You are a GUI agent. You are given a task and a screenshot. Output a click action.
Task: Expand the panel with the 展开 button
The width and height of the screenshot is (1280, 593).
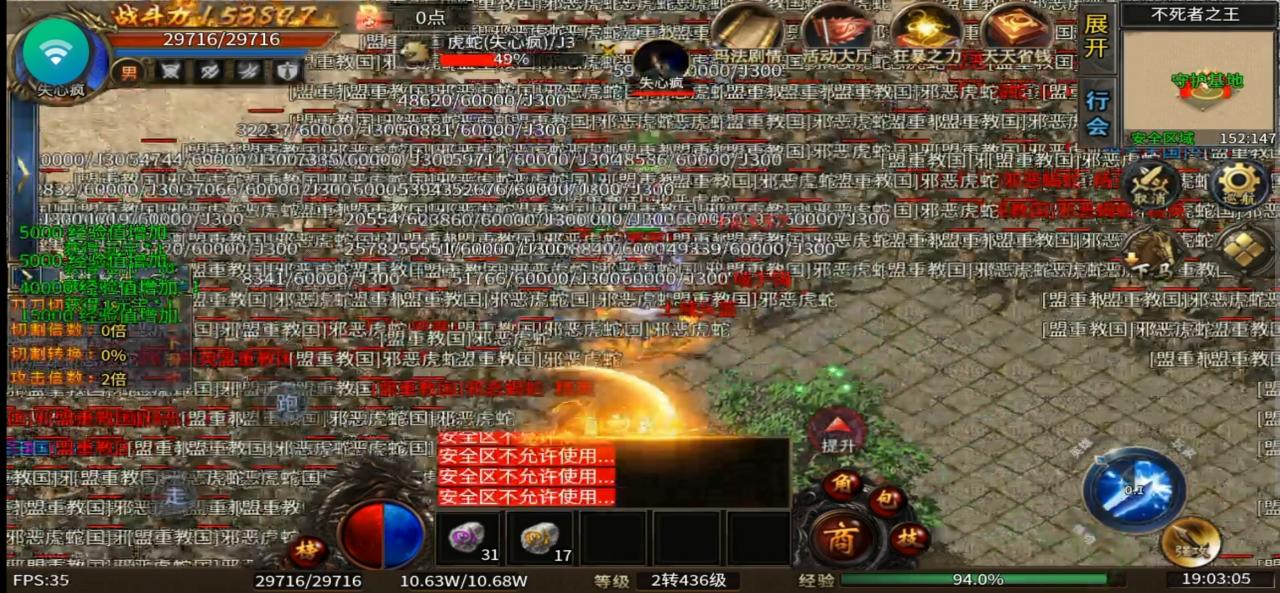point(1097,37)
